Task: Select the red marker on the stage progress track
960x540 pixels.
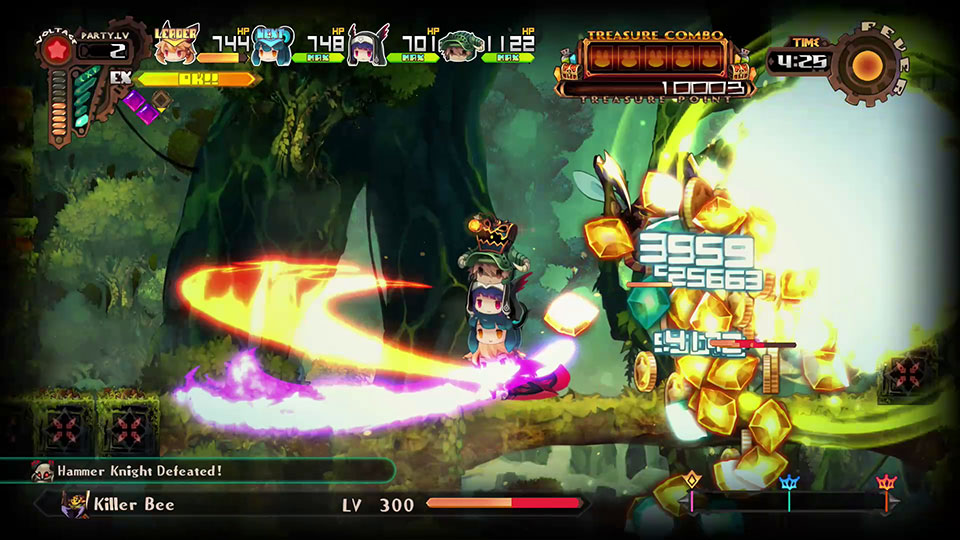Action: click(x=885, y=485)
